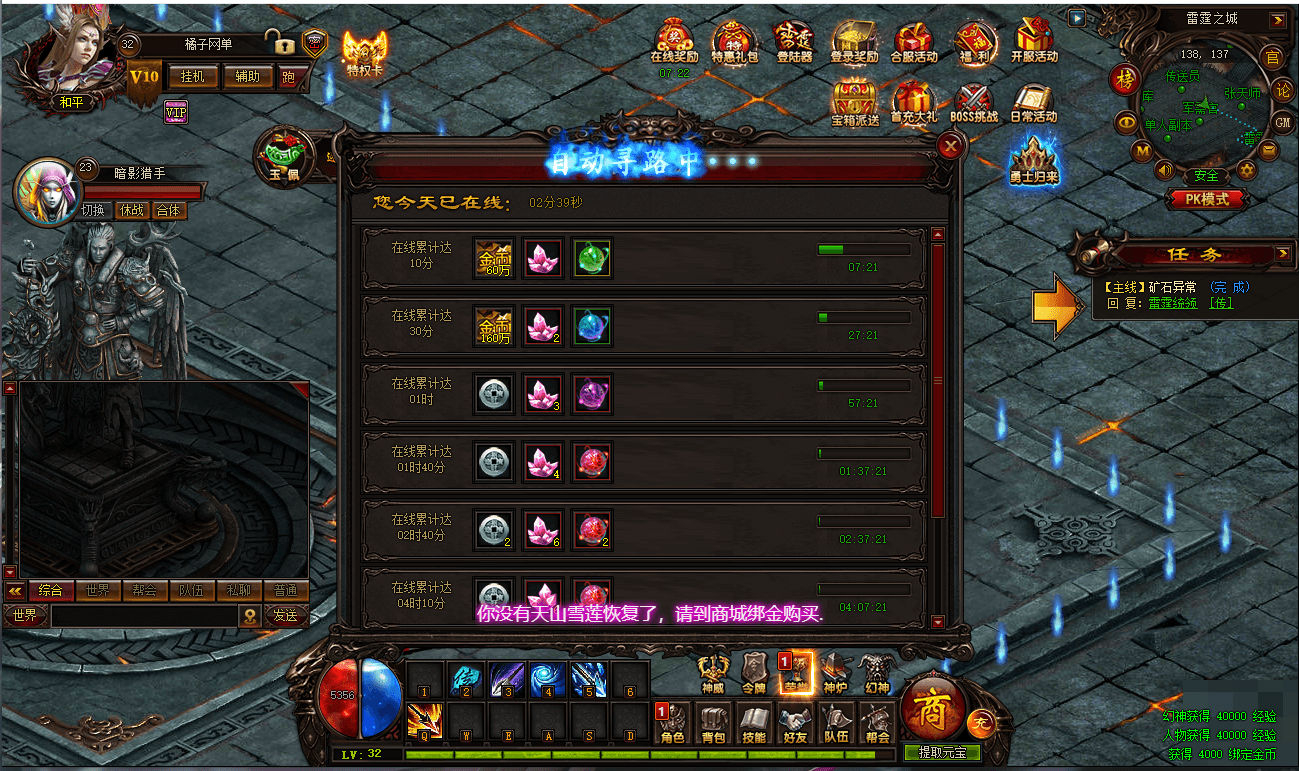The image size is (1299, 771).
Task: Open the 角色 character sheet
Action: click(672, 724)
